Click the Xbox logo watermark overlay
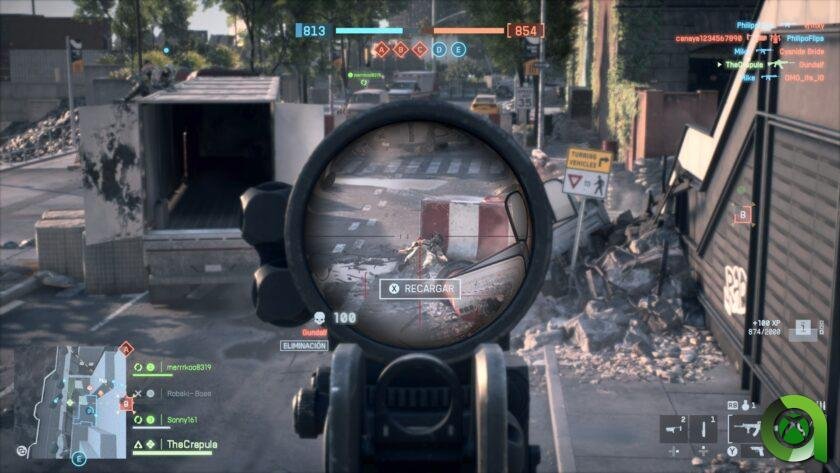This screenshot has height=473, width=840. pos(797,430)
